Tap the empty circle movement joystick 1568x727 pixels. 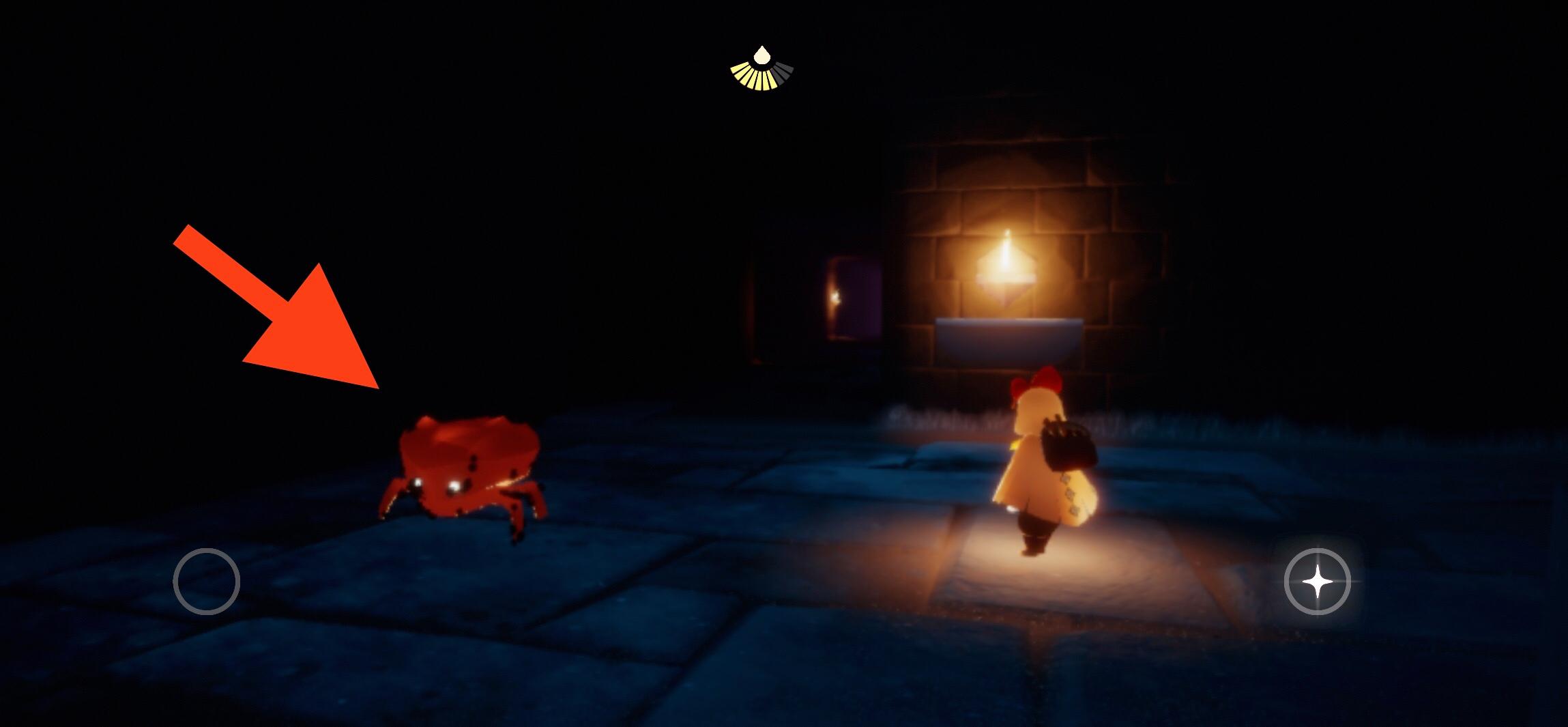pos(207,582)
